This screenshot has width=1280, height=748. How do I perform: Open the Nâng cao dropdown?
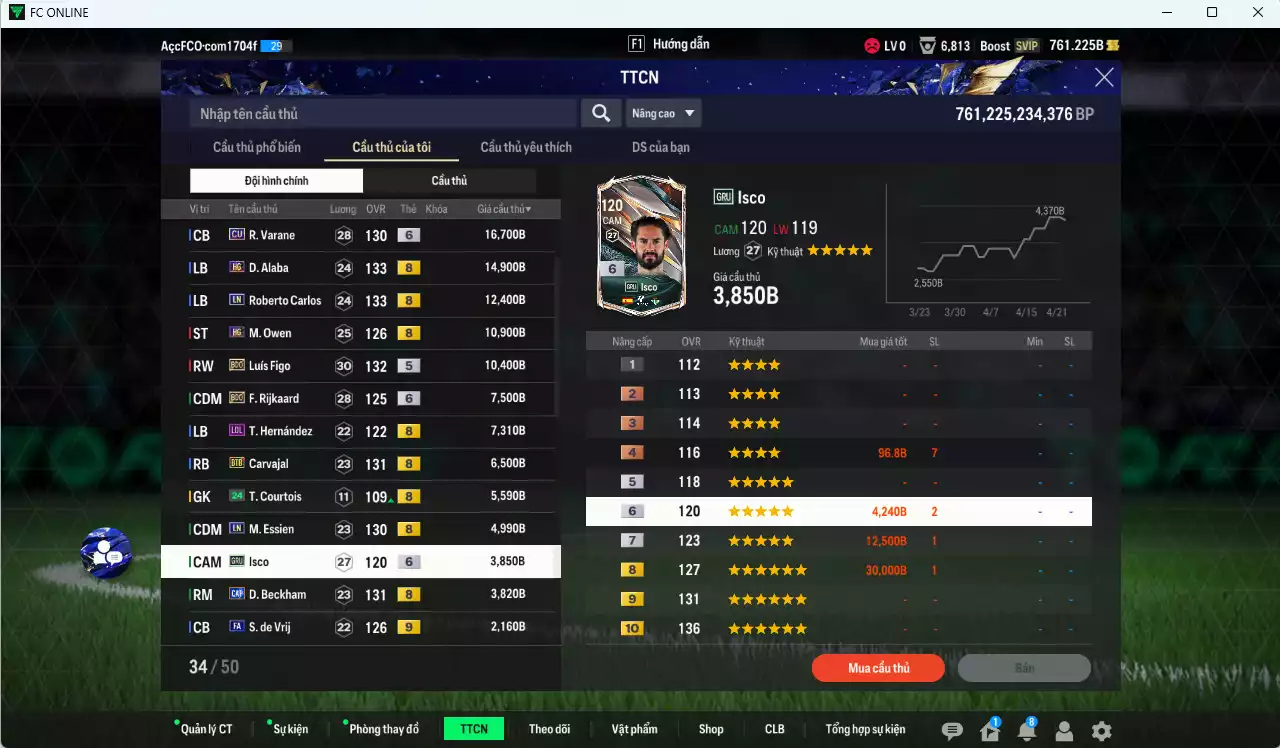coord(664,114)
